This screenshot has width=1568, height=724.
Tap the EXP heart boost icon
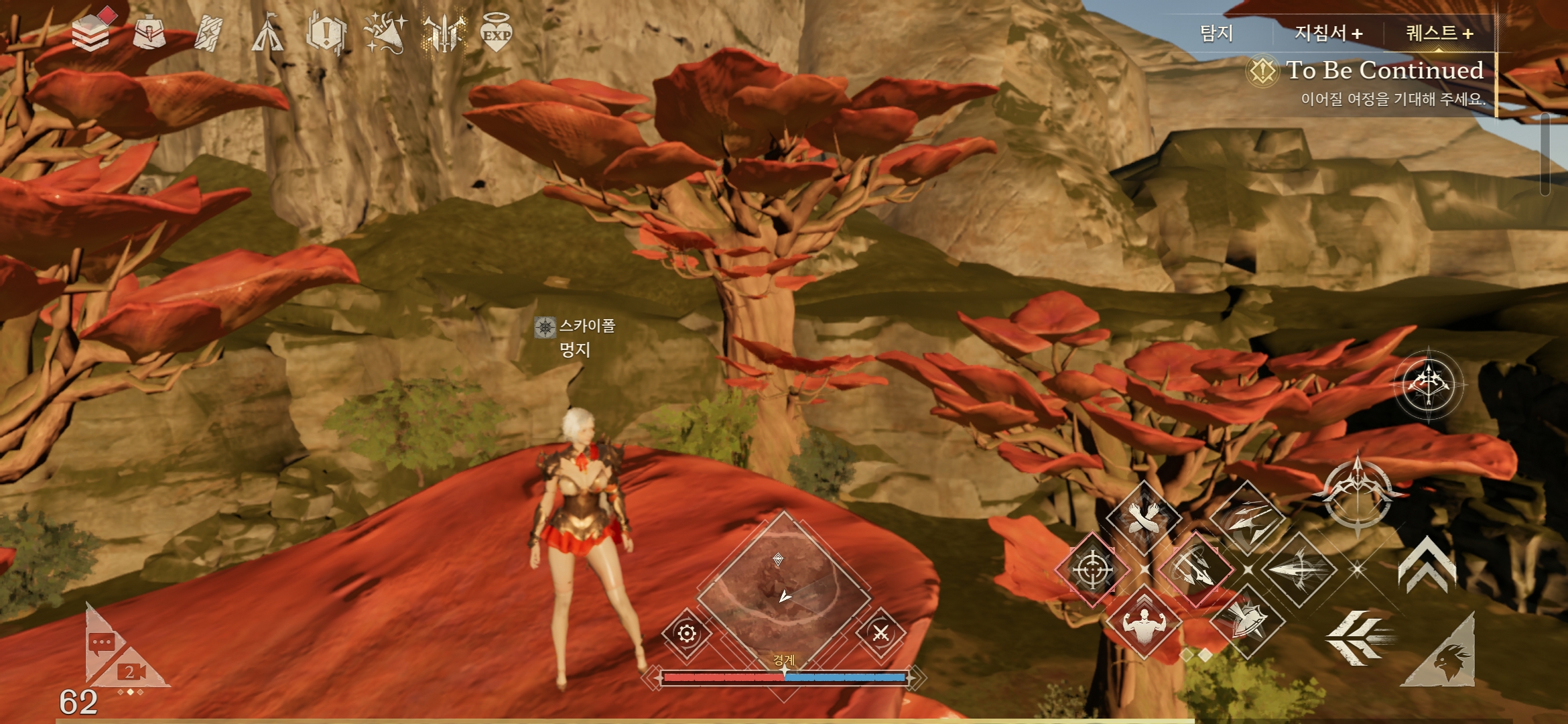click(x=497, y=33)
